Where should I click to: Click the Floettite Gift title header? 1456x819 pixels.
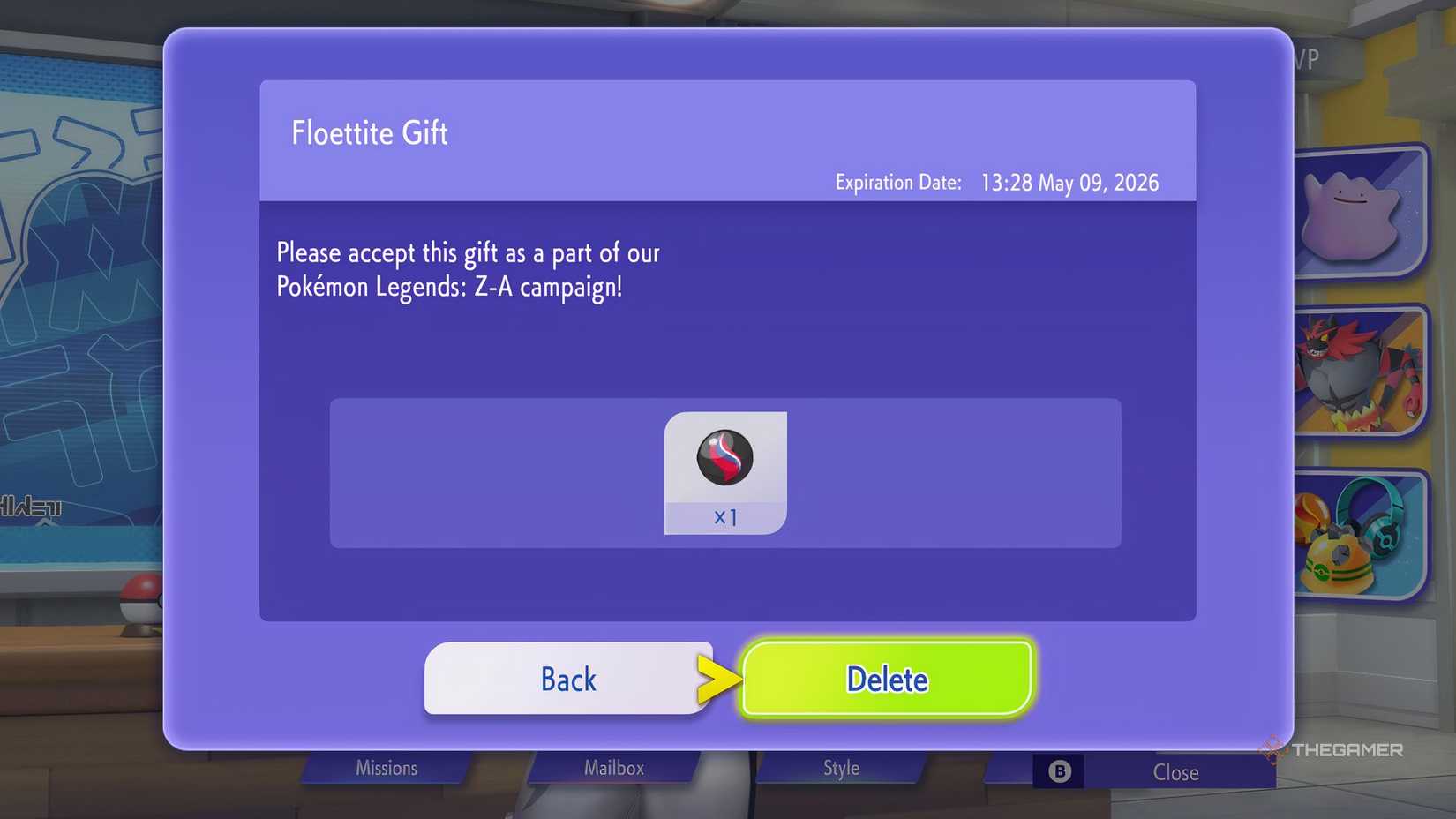coord(369,133)
